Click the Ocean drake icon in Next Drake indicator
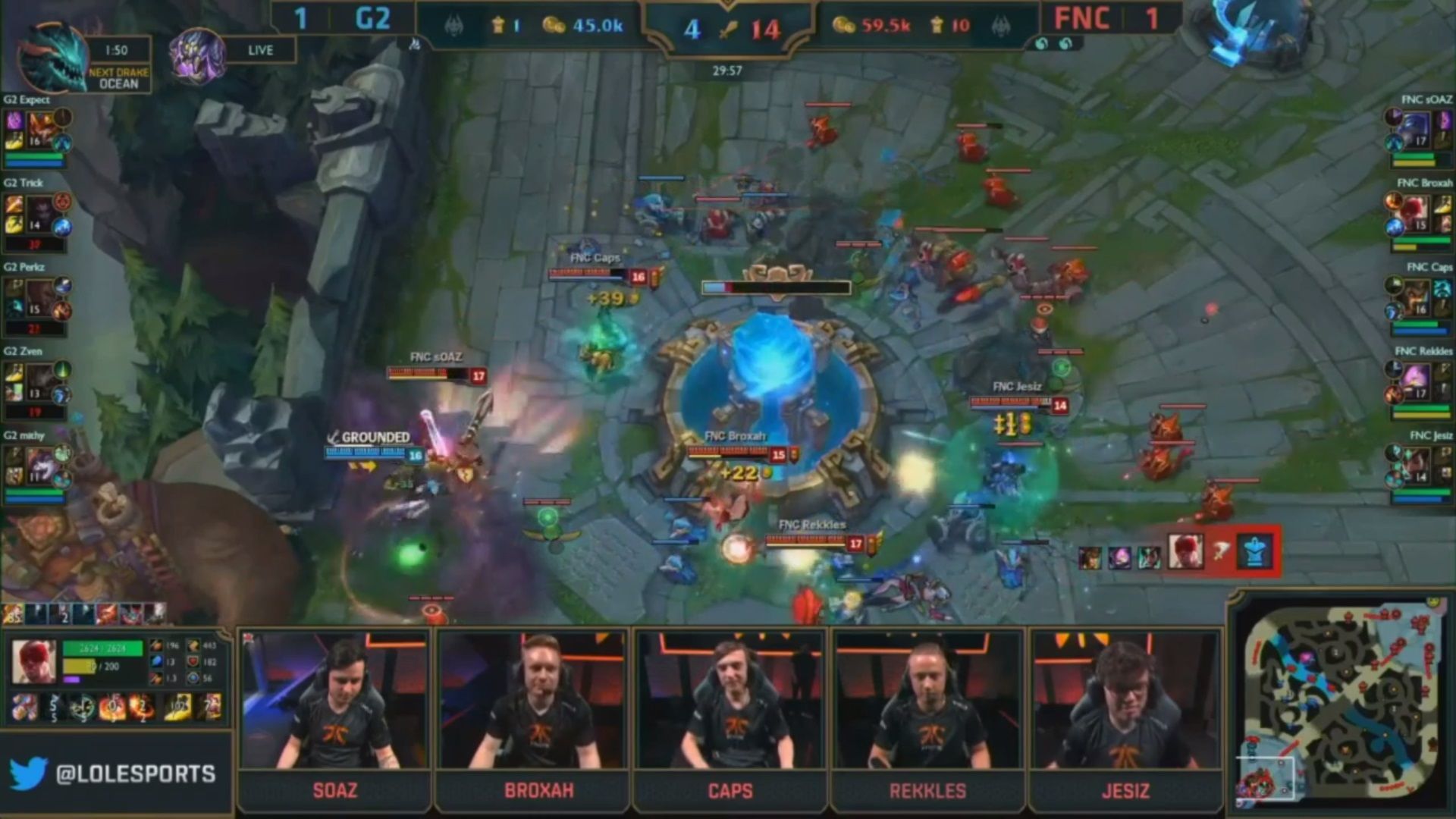1456x819 pixels. 49,53
